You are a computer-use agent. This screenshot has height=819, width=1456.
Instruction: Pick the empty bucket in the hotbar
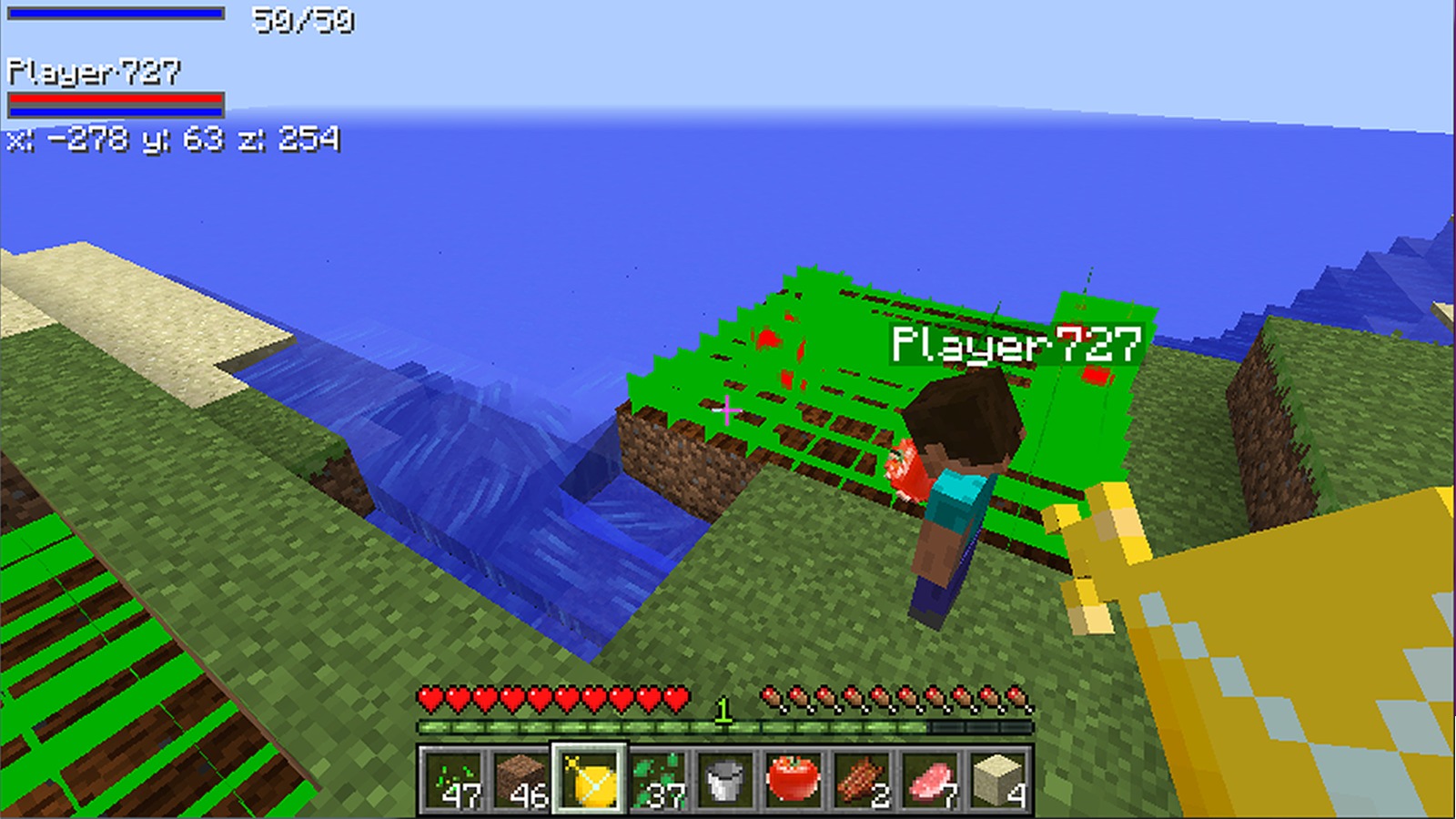tap(725, 780)
